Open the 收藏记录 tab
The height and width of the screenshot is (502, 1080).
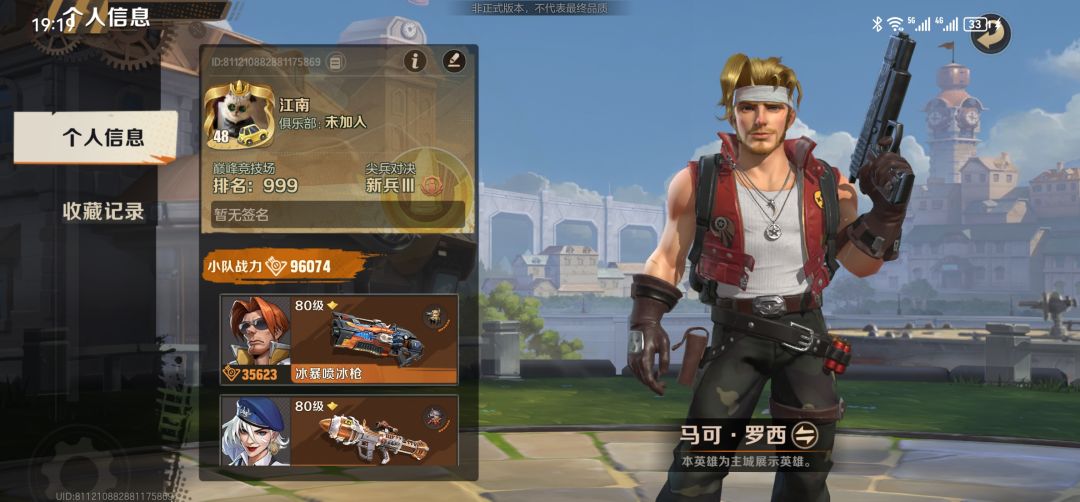(x=103, y=211)
